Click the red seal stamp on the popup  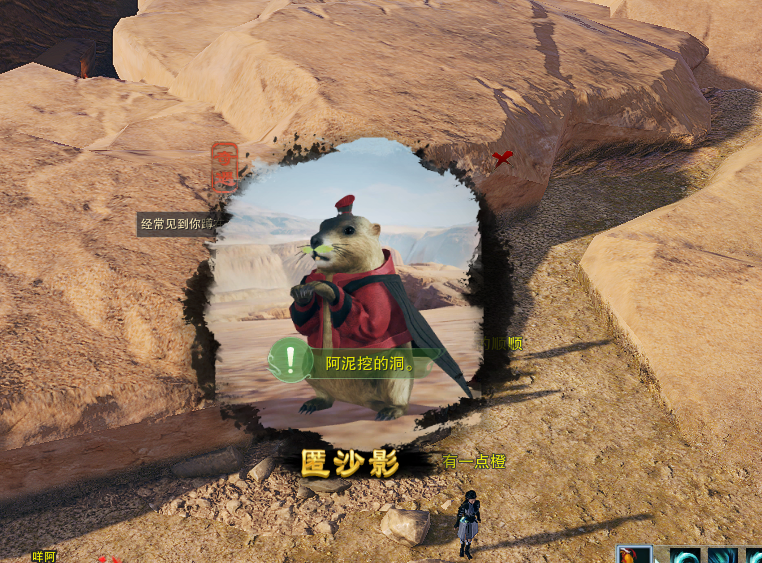(225, 167)
